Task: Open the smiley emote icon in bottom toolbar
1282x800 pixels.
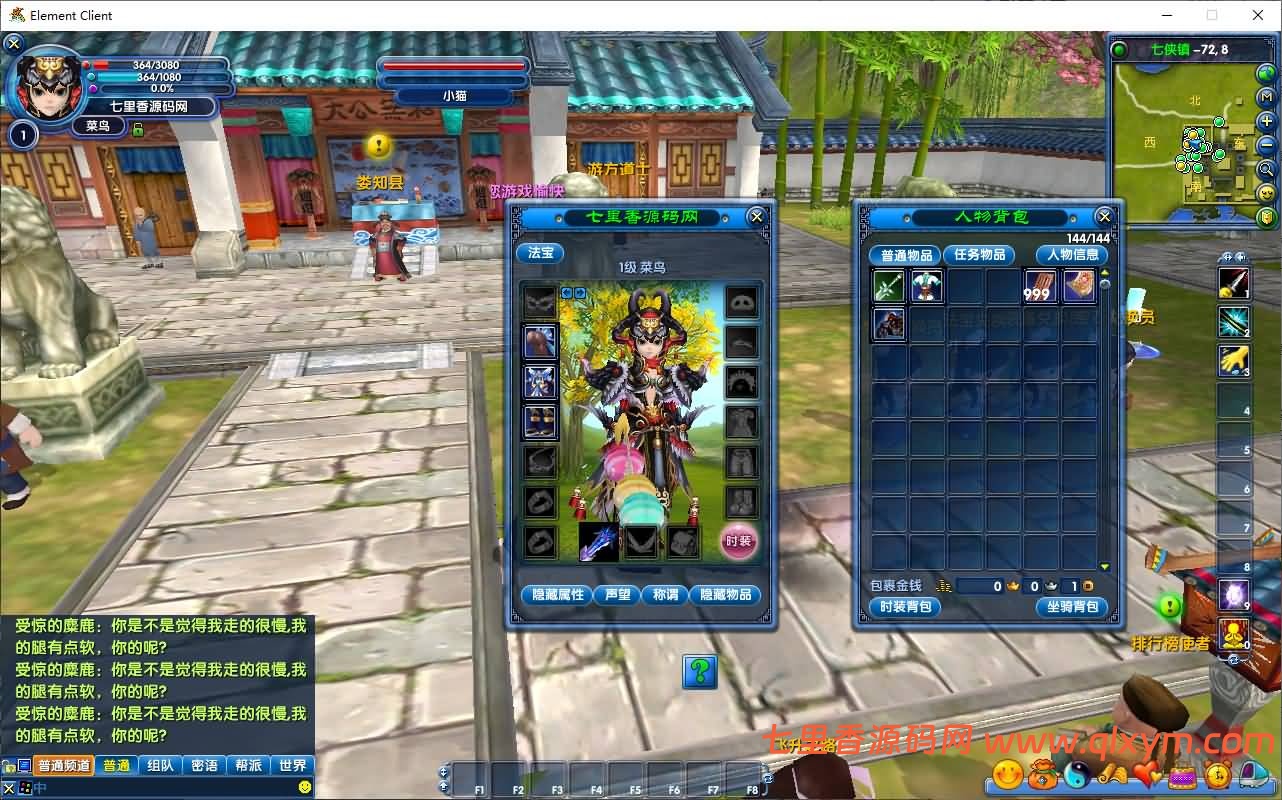Action: point(1007,775)
